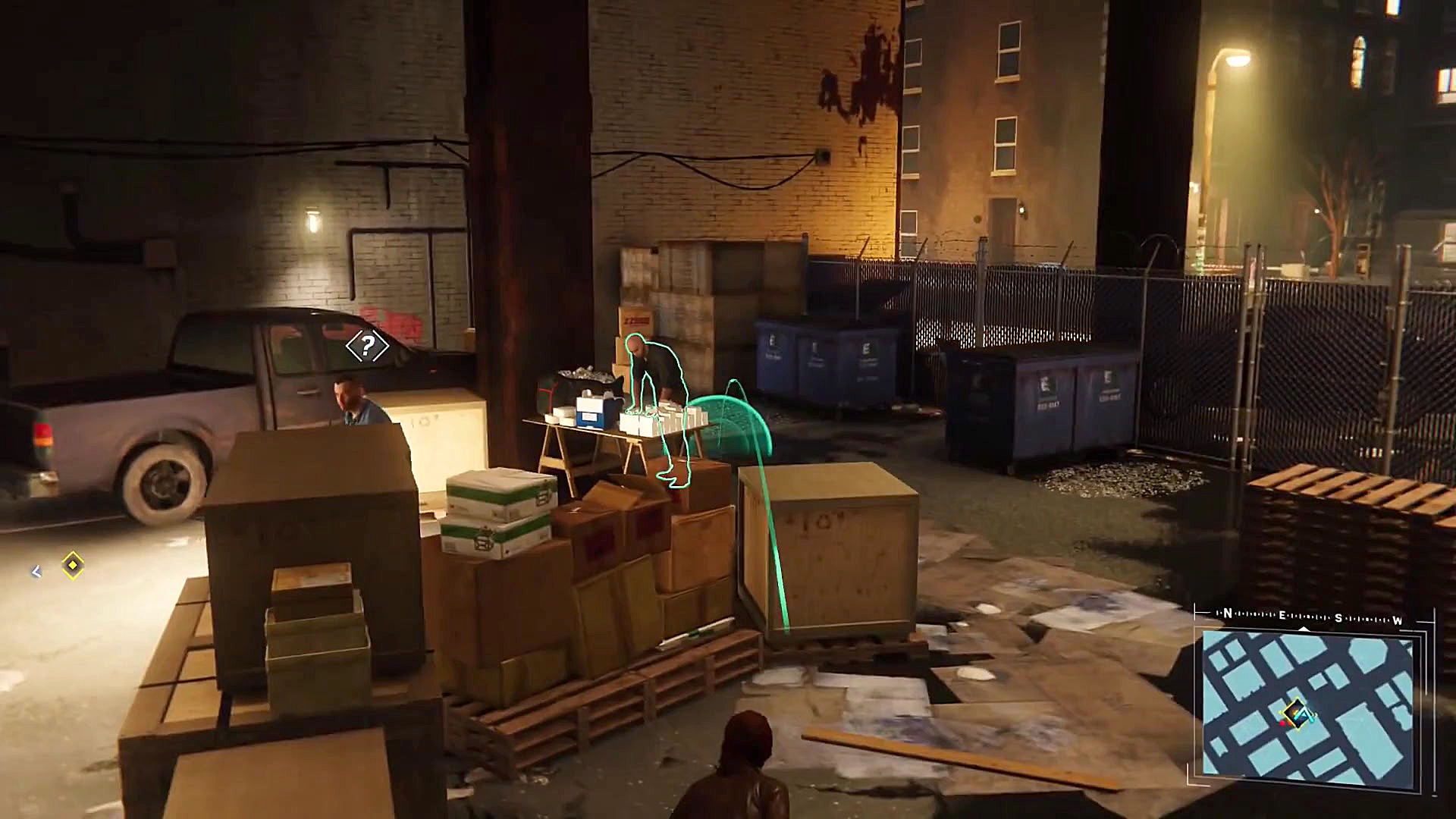1456x819 pixels.
Task: Click the N marker on the compass bar
Action: tap(1228, 613)
